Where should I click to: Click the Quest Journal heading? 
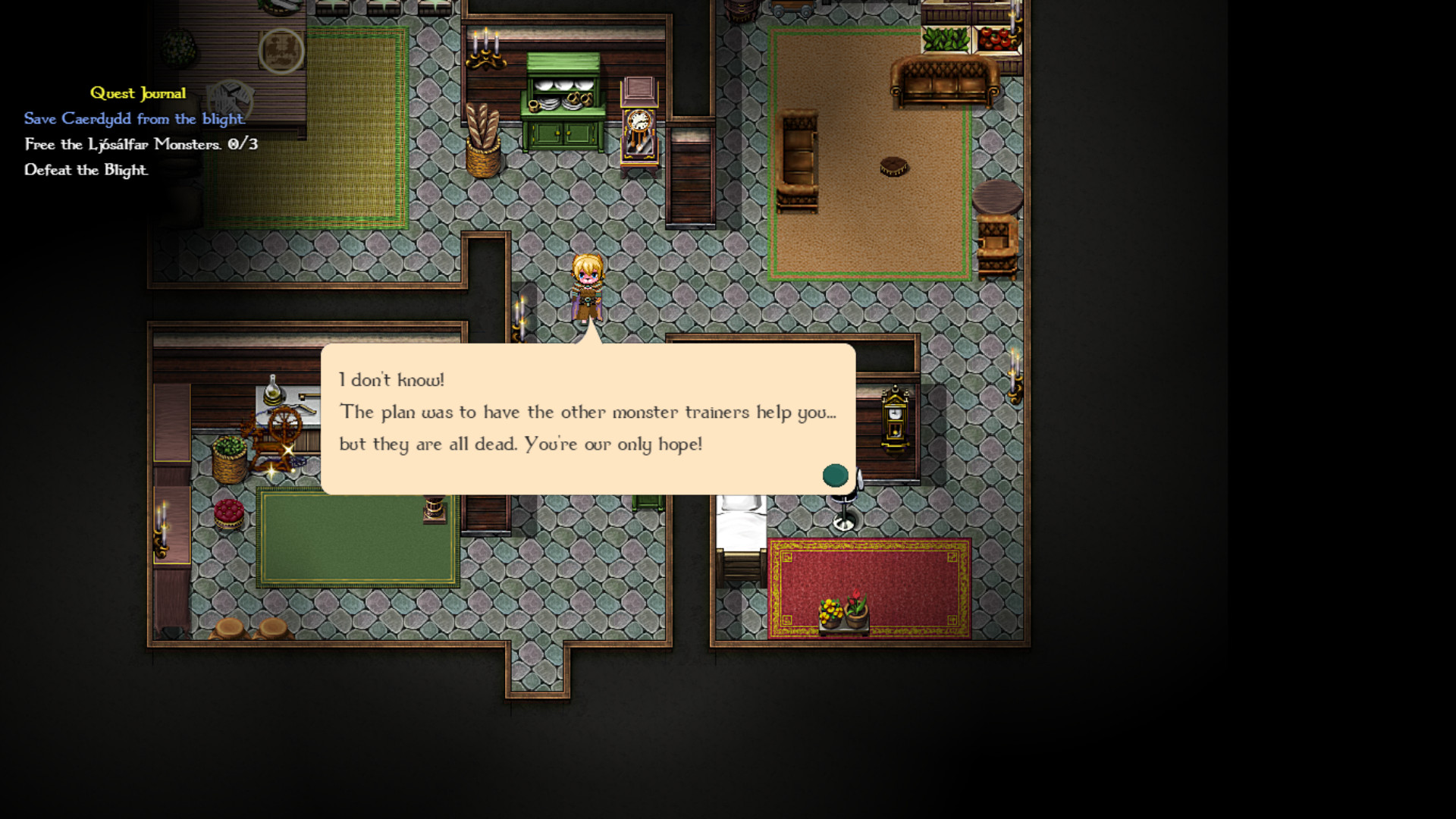click(x=138, y=93)
